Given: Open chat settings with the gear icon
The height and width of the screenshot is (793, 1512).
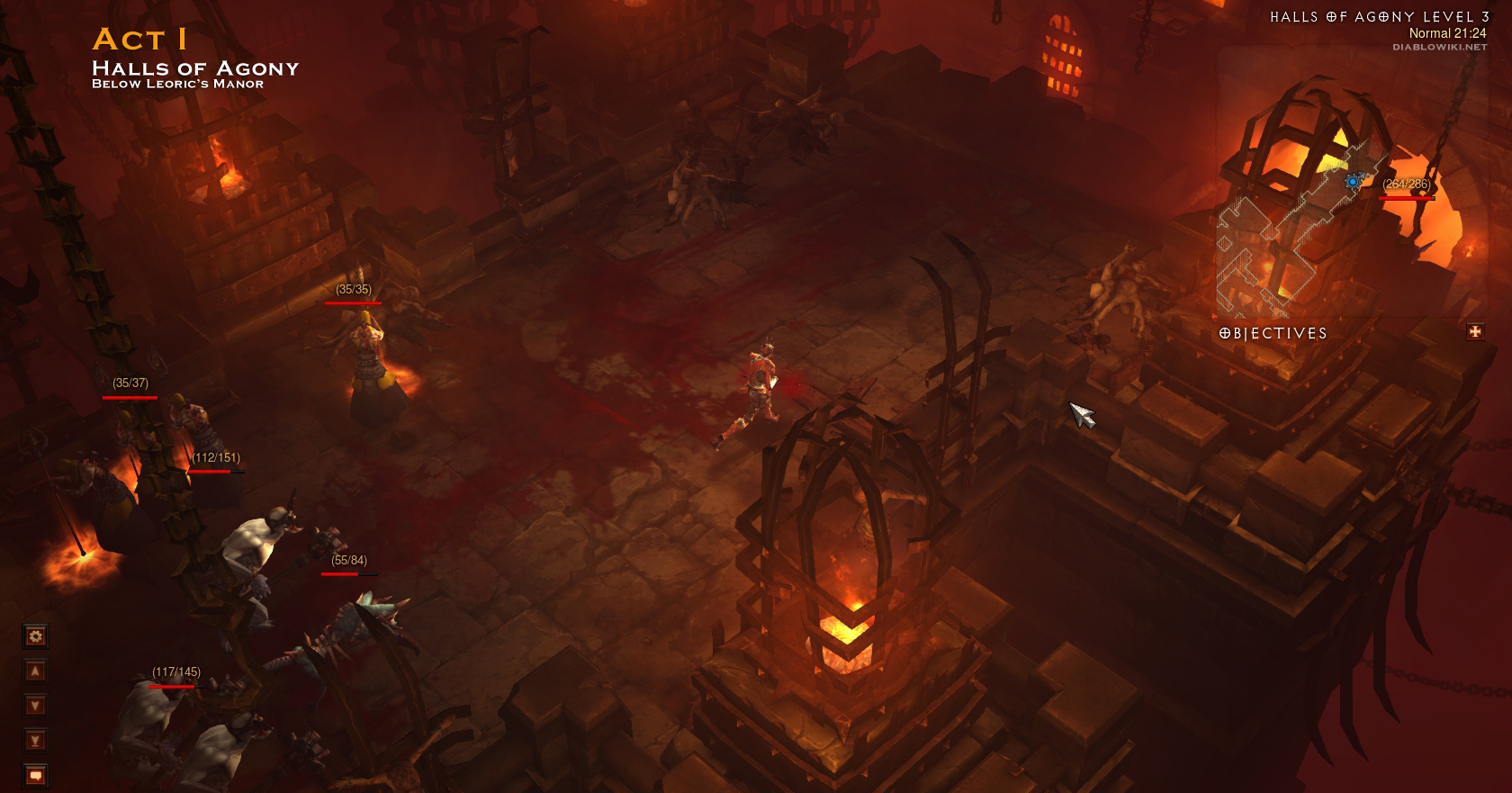Looking at the screenshot, I should (35, 637).
